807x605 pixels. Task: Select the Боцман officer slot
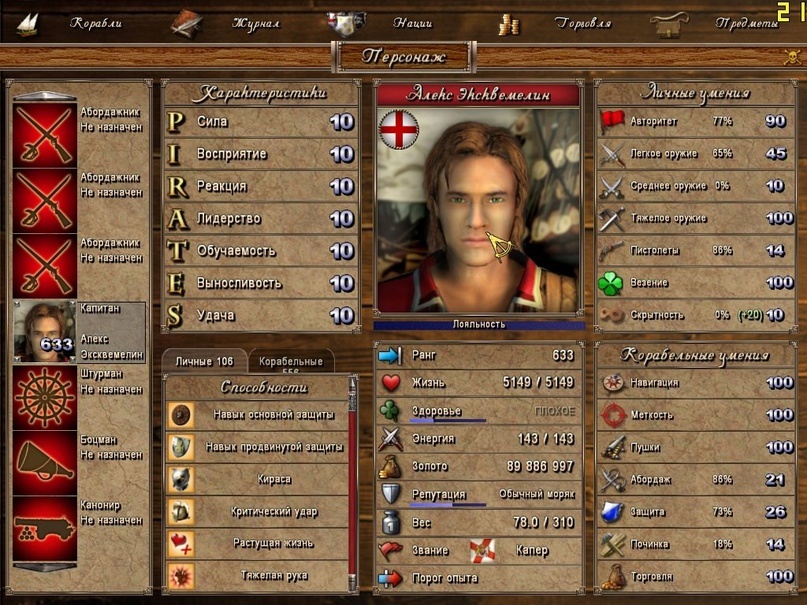78,462
